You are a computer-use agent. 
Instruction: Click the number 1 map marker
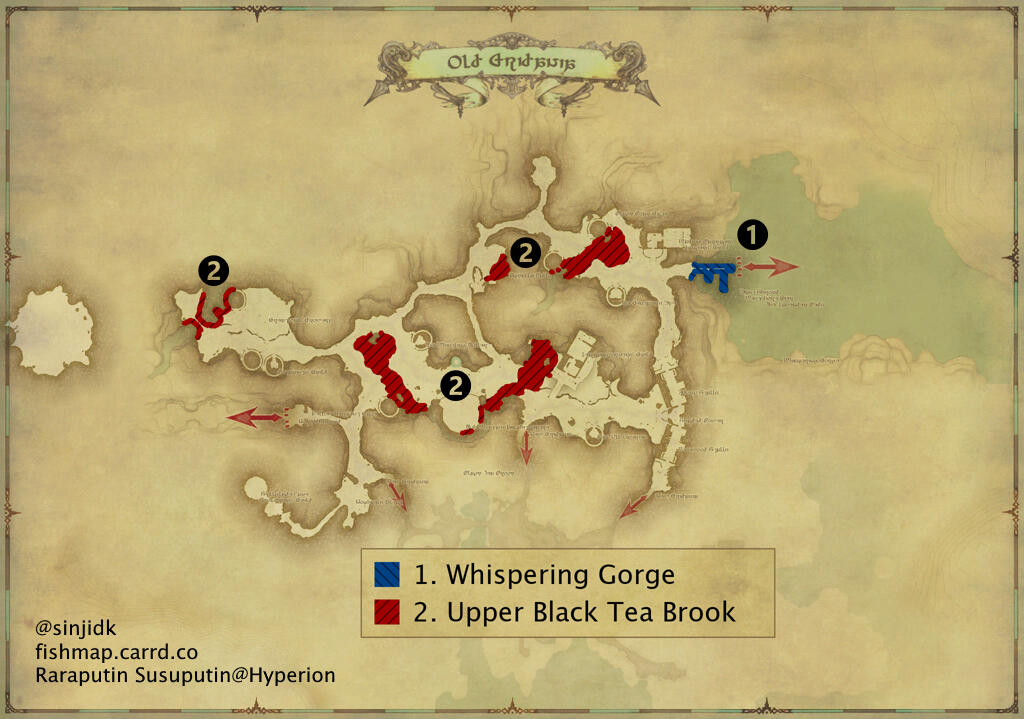pyautogui.click(x=752, y=235)
